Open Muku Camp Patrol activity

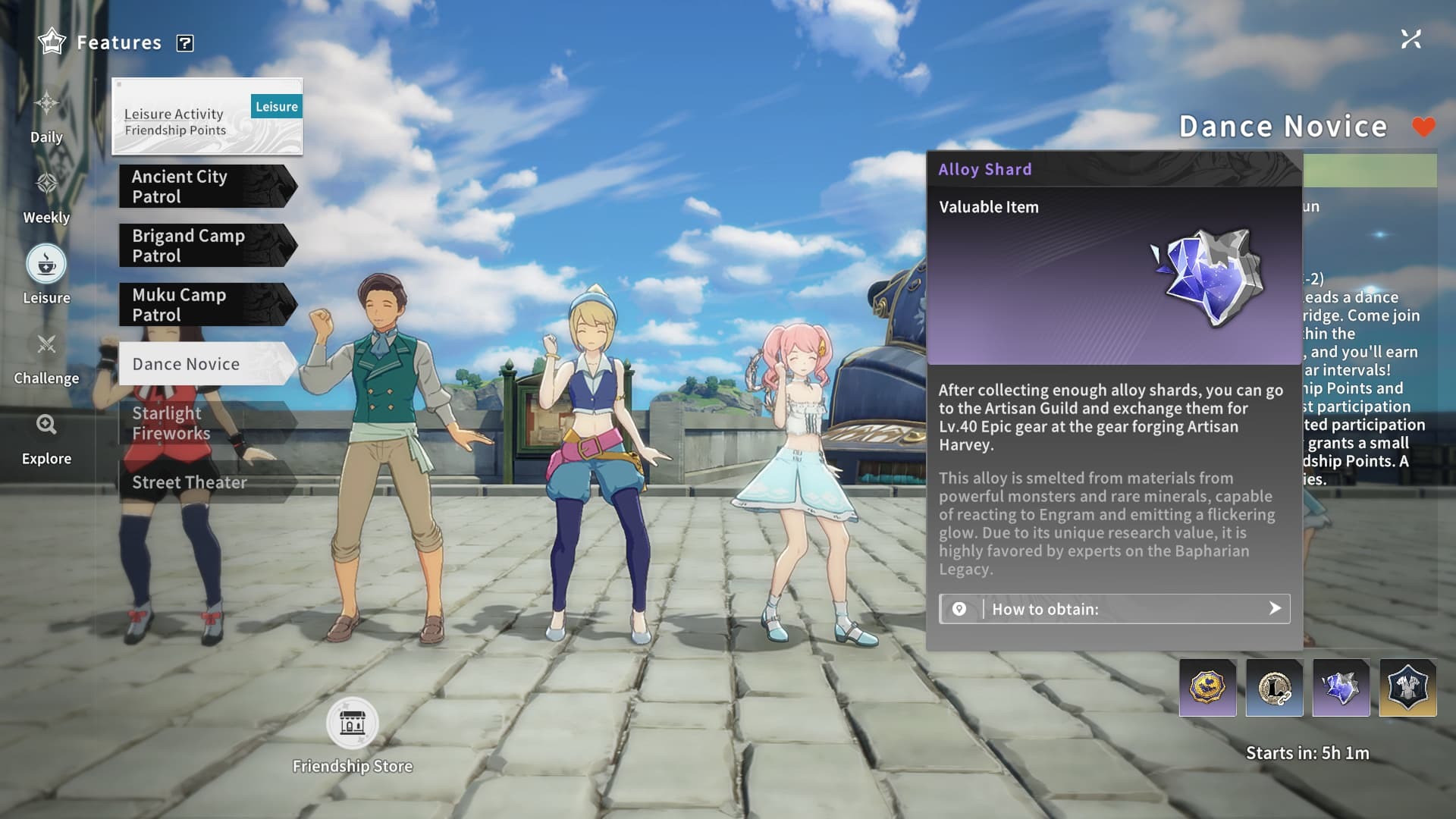(x=205, y=305)
